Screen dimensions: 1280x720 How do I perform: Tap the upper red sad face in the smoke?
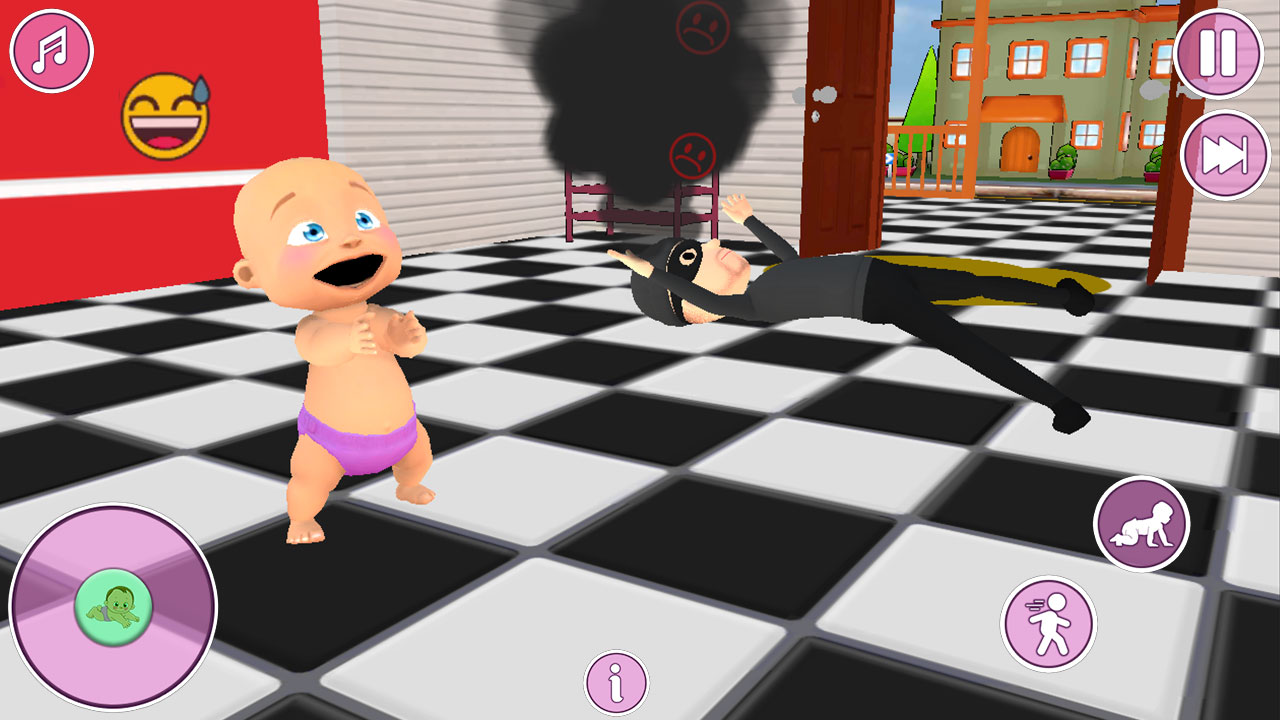pos(702,25)
